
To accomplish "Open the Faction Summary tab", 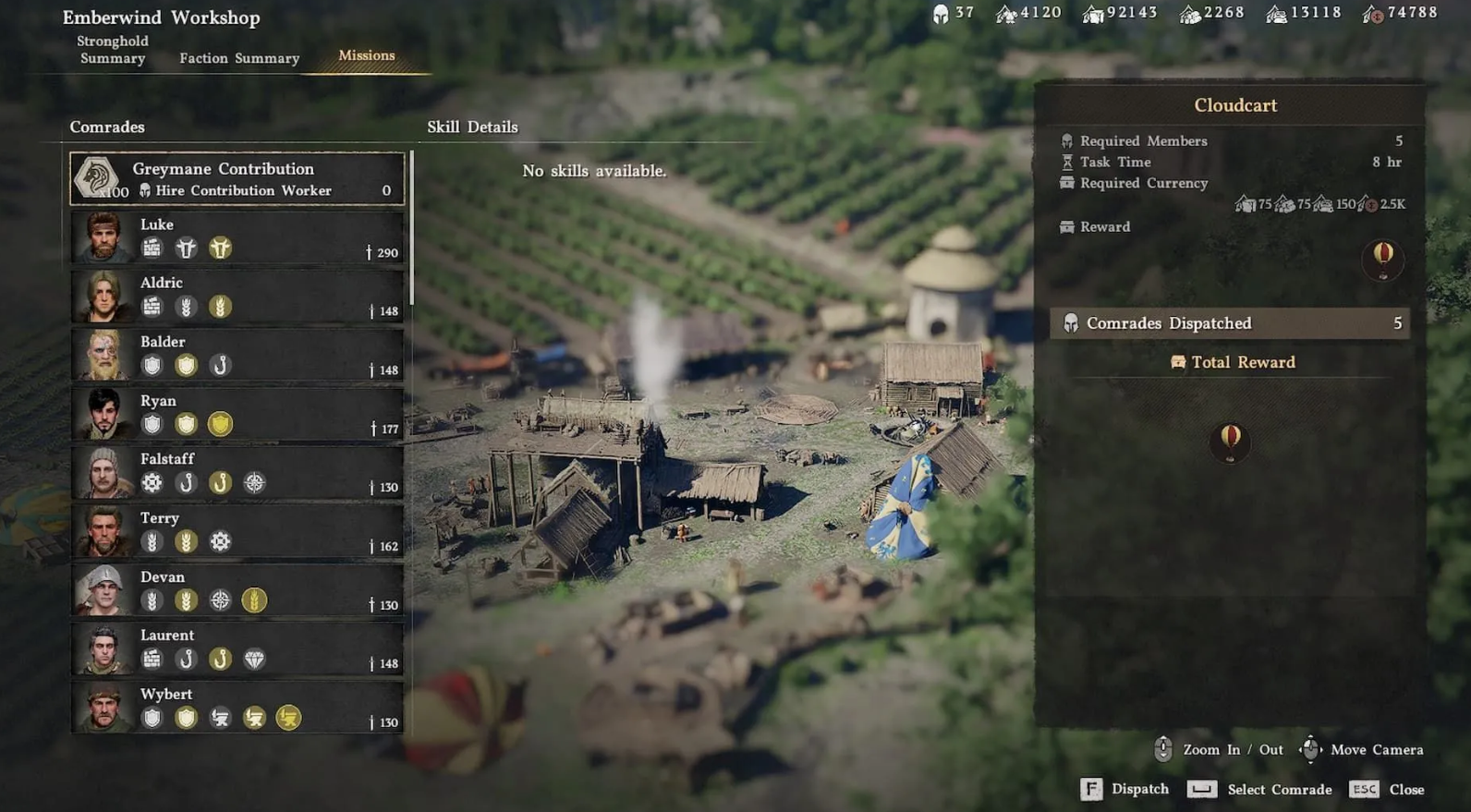I will tap(239, 58).
